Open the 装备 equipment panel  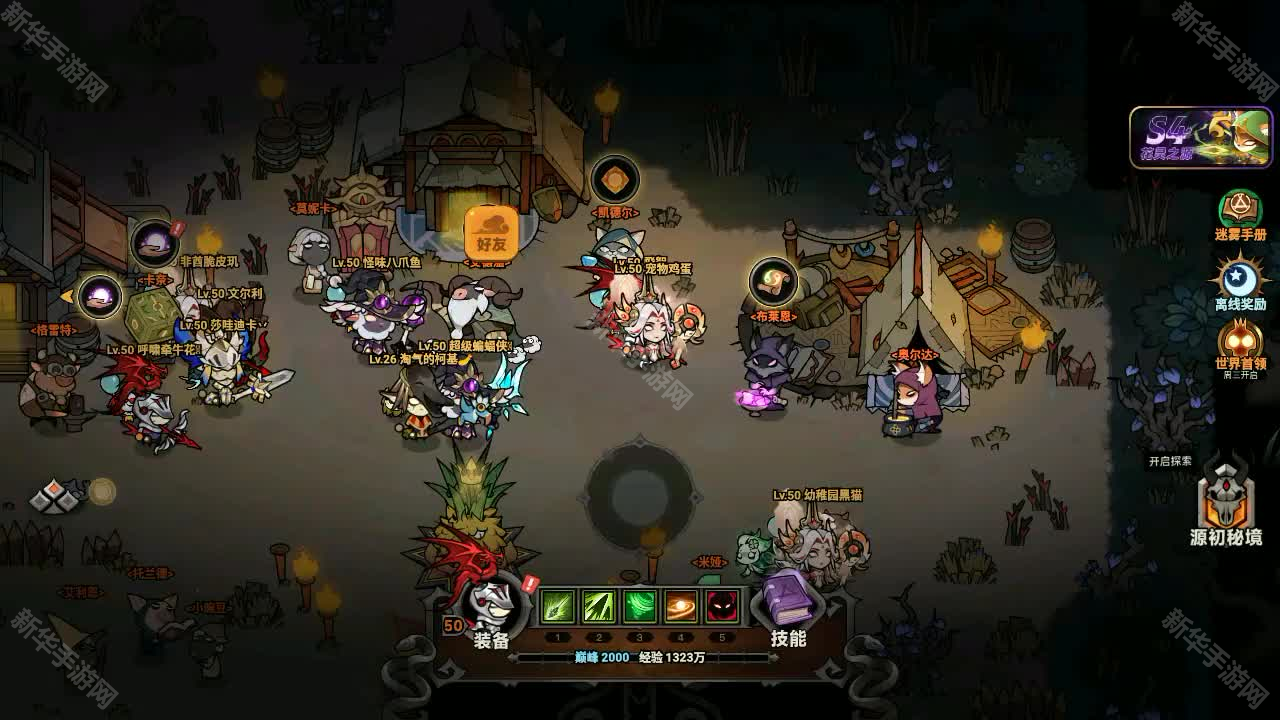490,608
